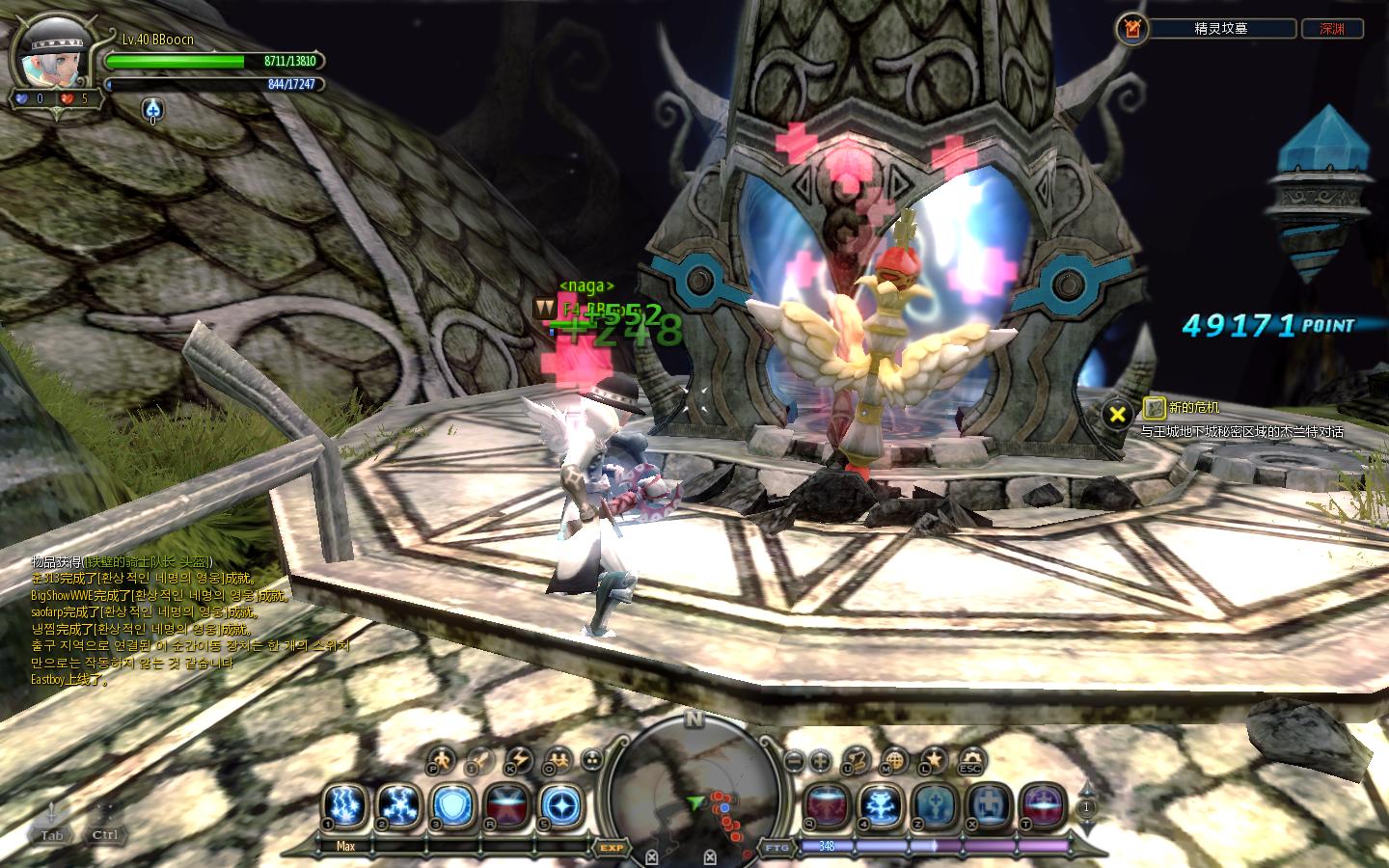The width and height of the screenshot is (1389, 868).
Task: Close the quest tracker with the yellow X
Action: coord(1117,415)
